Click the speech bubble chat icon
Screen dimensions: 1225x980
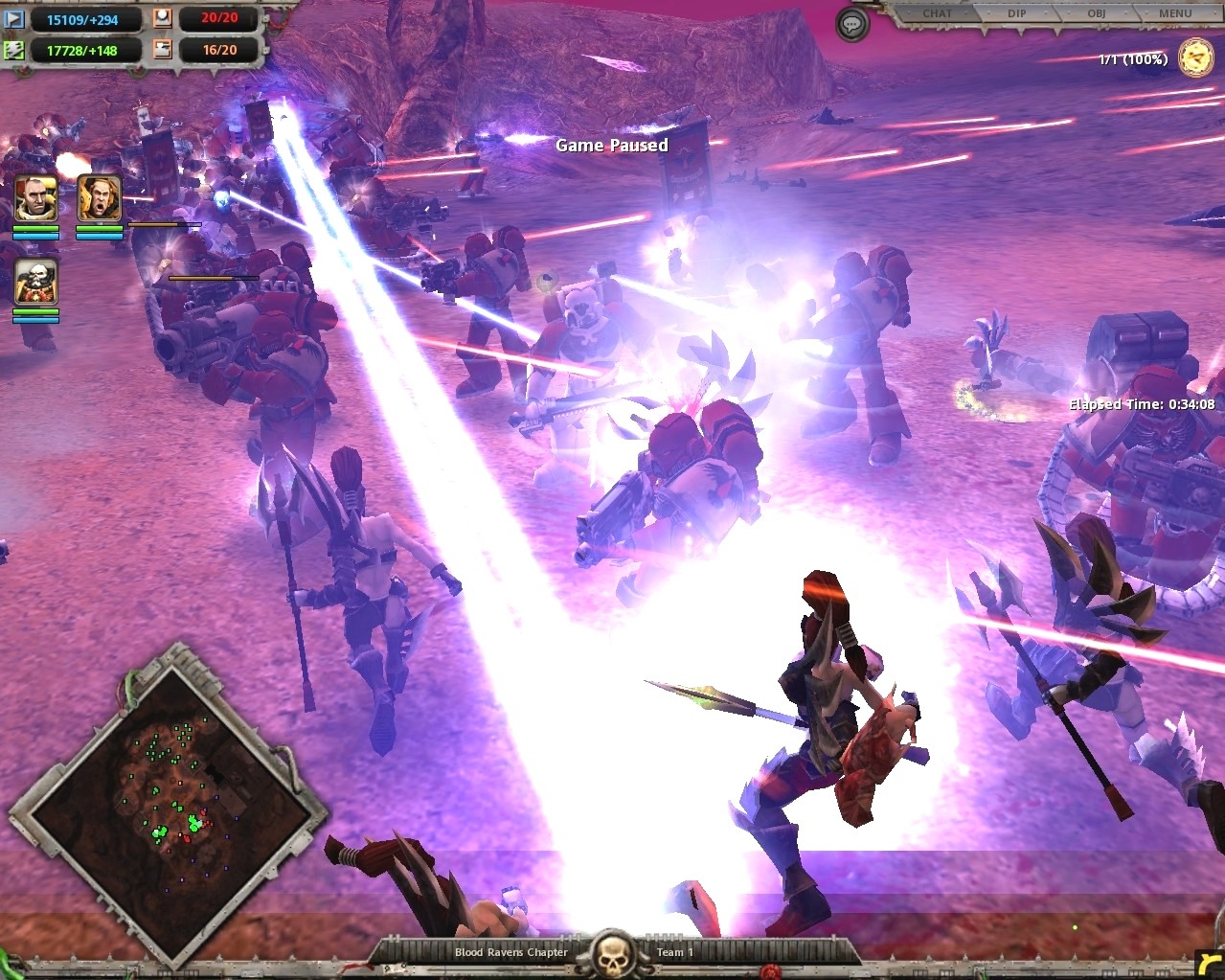pyautogui.click(x=851, y=25)
